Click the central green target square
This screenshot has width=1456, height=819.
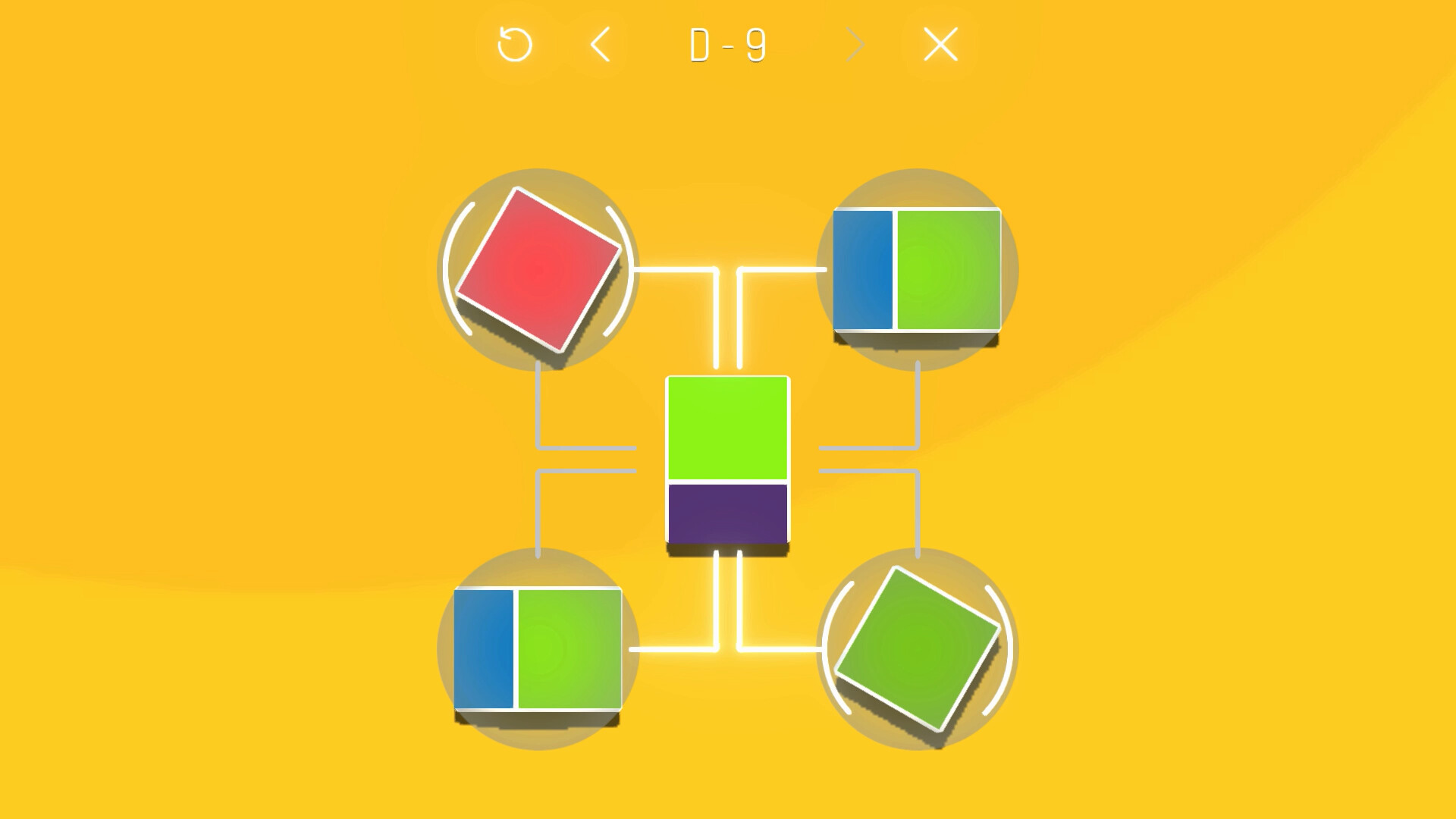[x=726, y=428]
